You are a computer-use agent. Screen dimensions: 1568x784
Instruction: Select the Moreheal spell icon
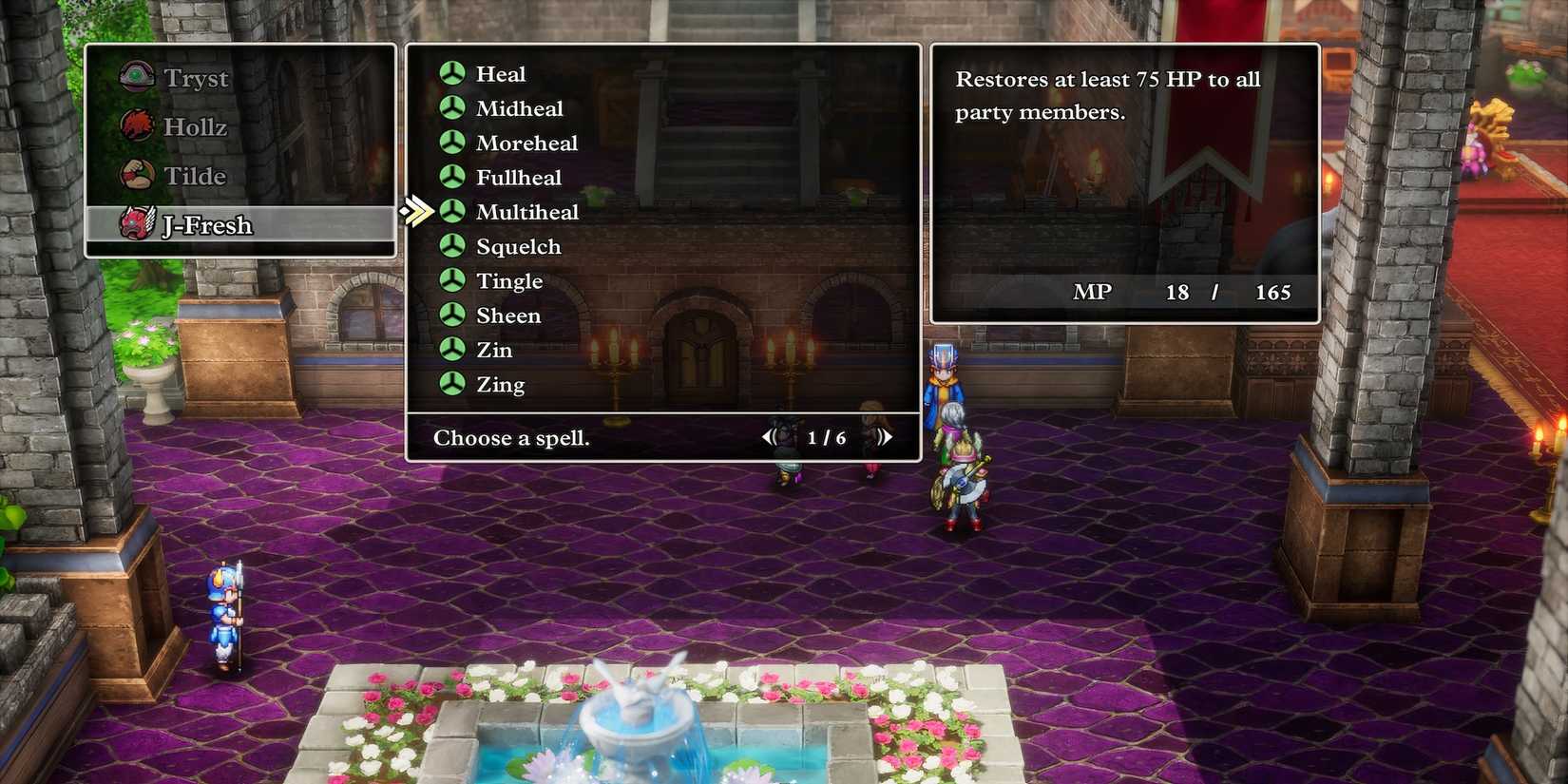click(x=450, y=143)
